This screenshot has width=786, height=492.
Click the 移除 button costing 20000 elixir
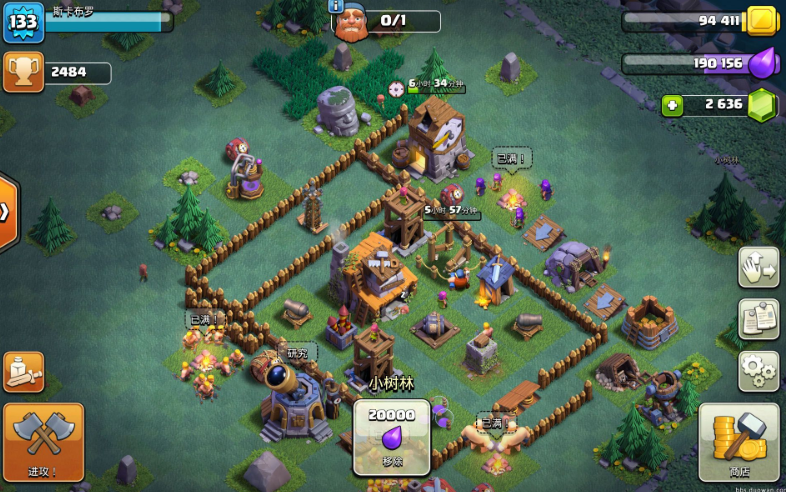pos(391,438)
